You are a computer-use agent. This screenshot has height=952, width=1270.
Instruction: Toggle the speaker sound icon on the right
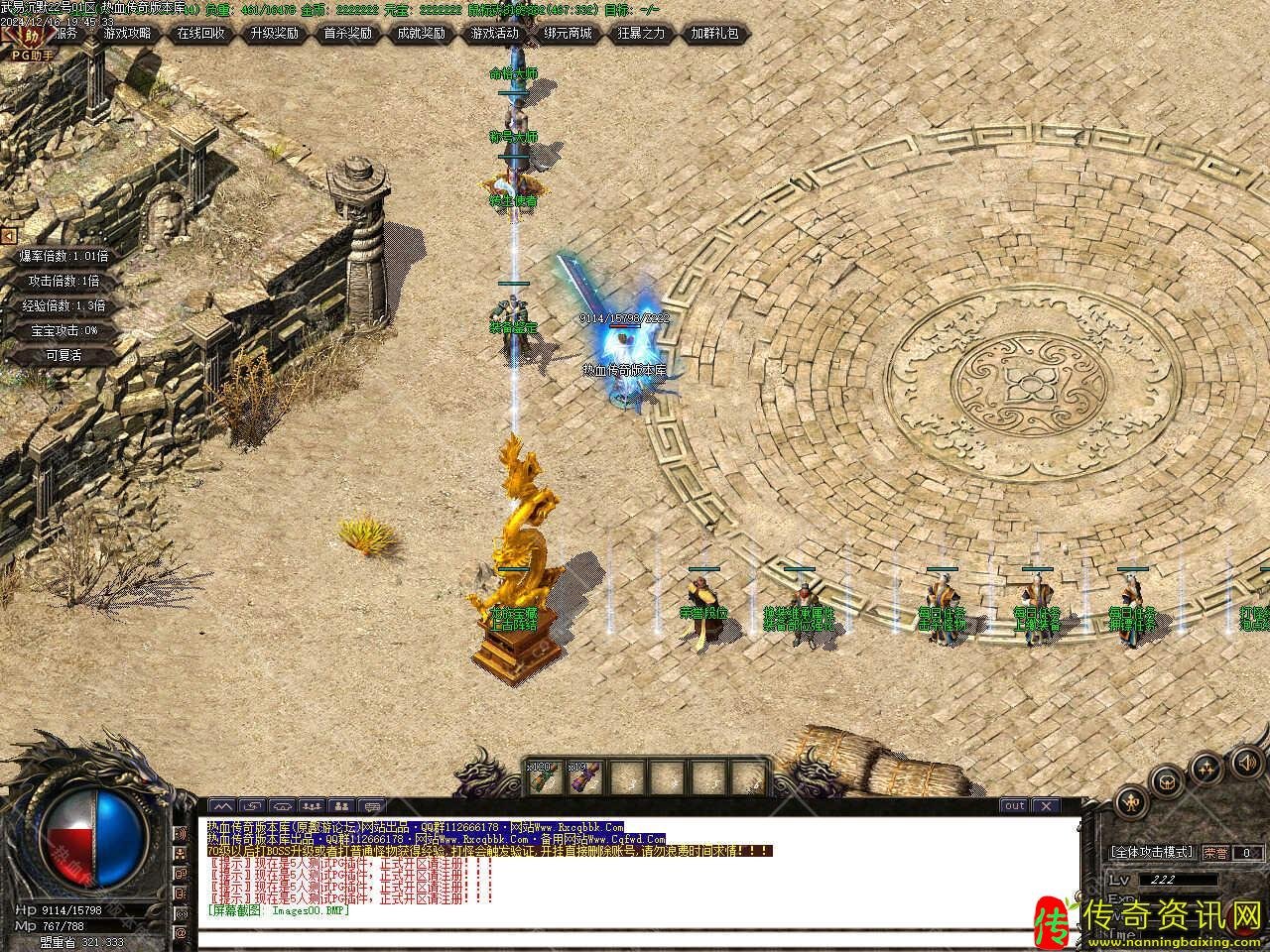click(1247, 765)
